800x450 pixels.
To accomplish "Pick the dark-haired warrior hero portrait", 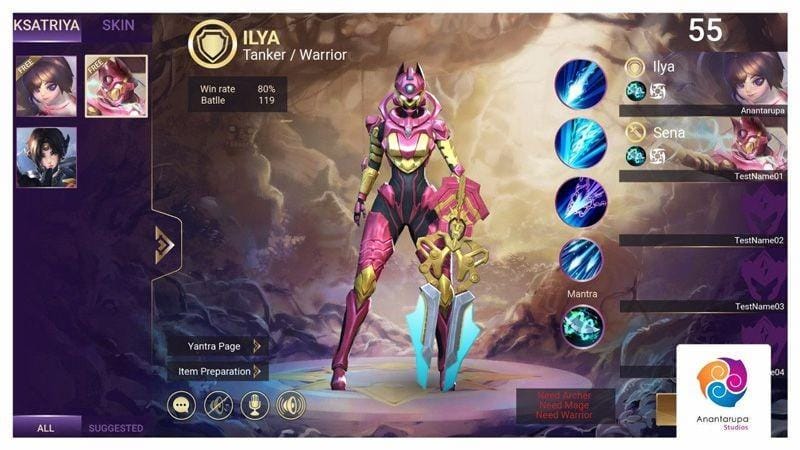I will [x=47, y=157].
